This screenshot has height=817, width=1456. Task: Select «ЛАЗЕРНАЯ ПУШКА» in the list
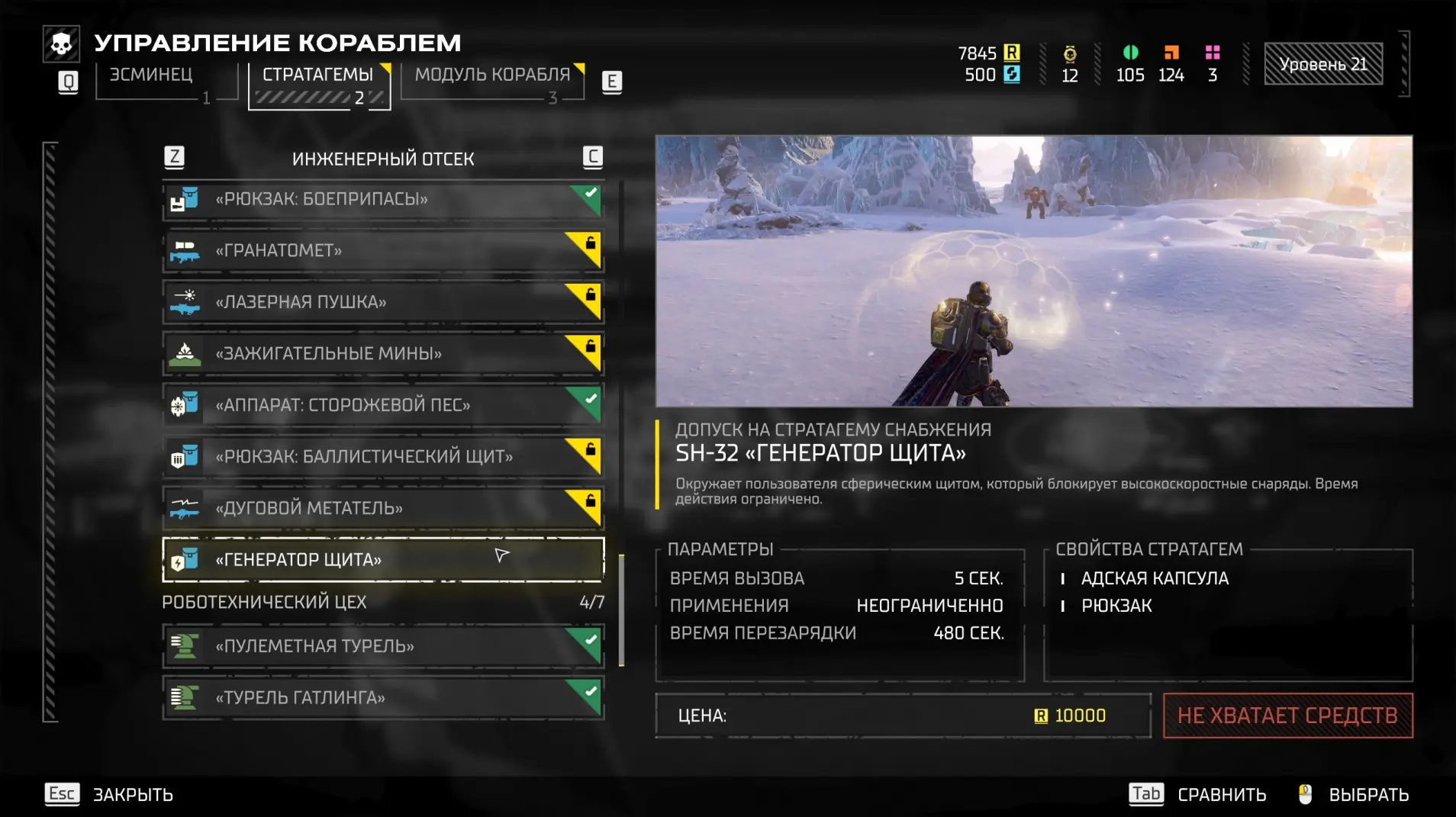pos(382,303)
